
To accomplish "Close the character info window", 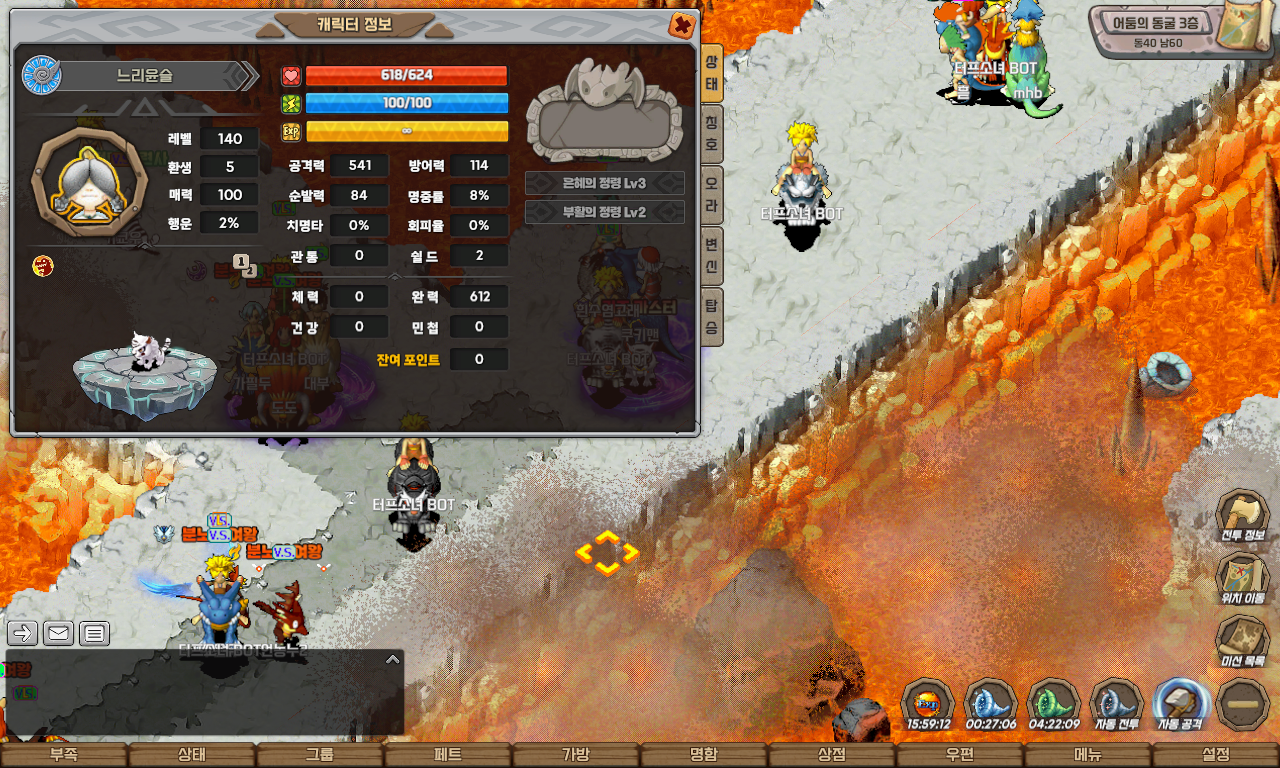I will 682,26.
